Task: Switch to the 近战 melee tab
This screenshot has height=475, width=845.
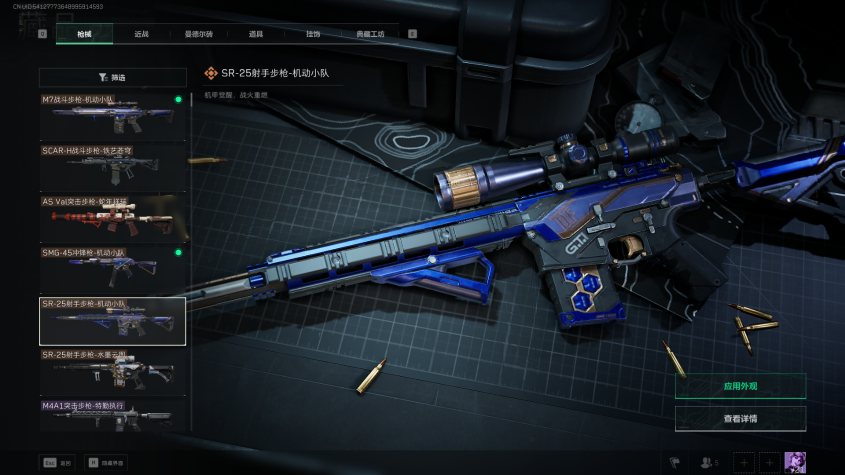Action: (x=142, y=34)
